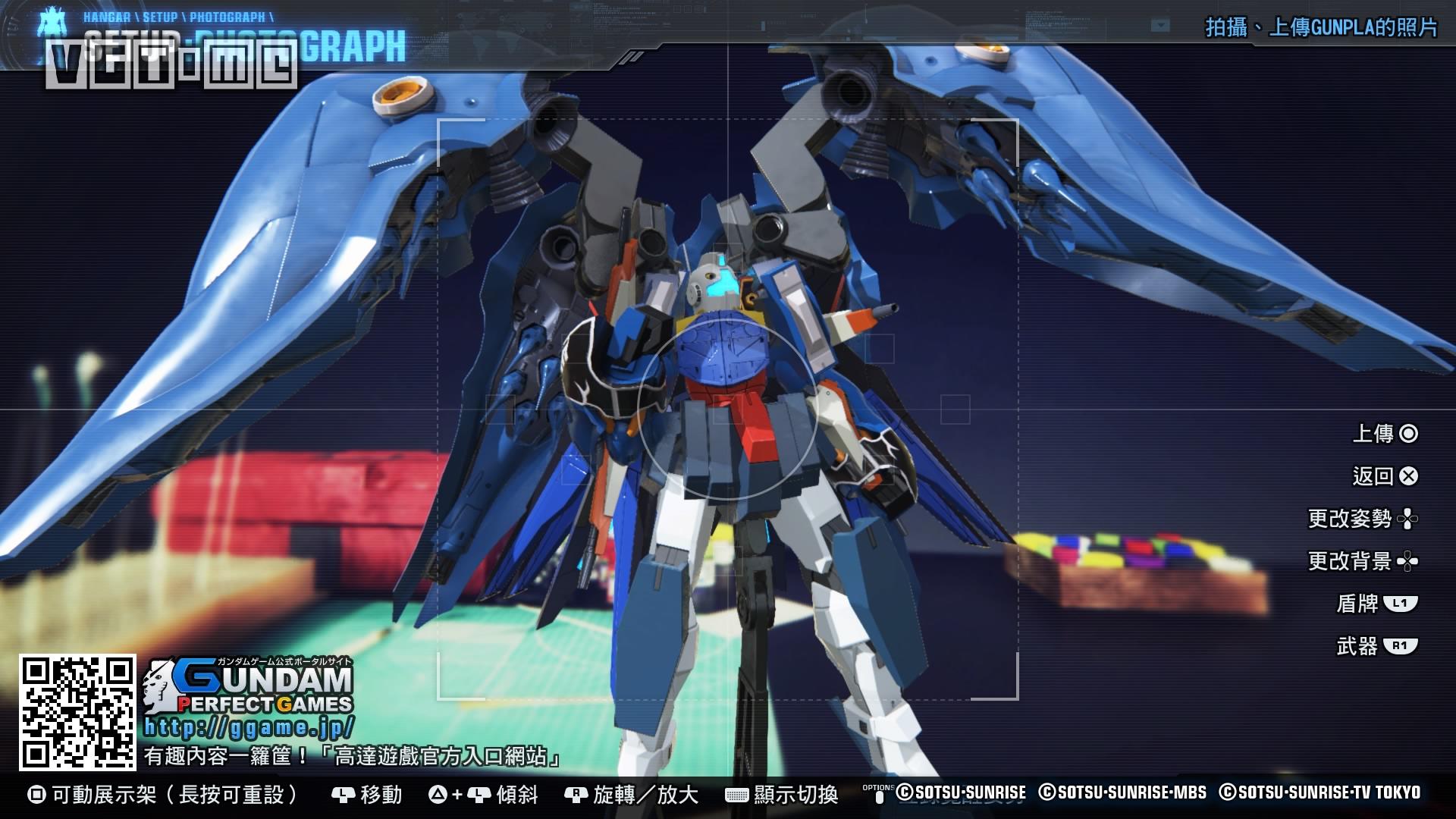The width and height of the screenshot is (1456, 819).
Task: Select 更改姿勢 to change pose
Action: point(1362,519)
